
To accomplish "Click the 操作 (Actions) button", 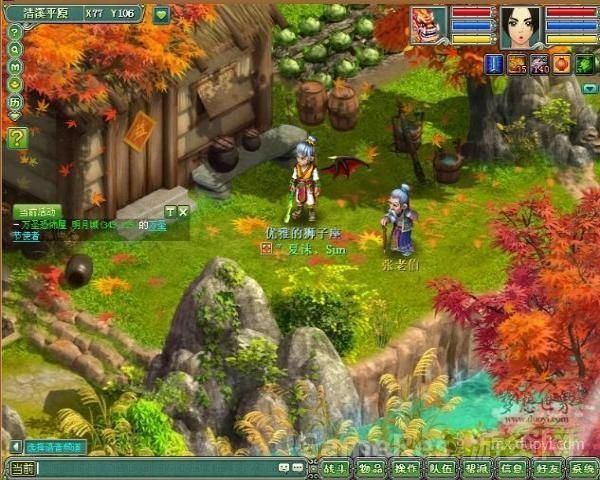I will [406, 468].
